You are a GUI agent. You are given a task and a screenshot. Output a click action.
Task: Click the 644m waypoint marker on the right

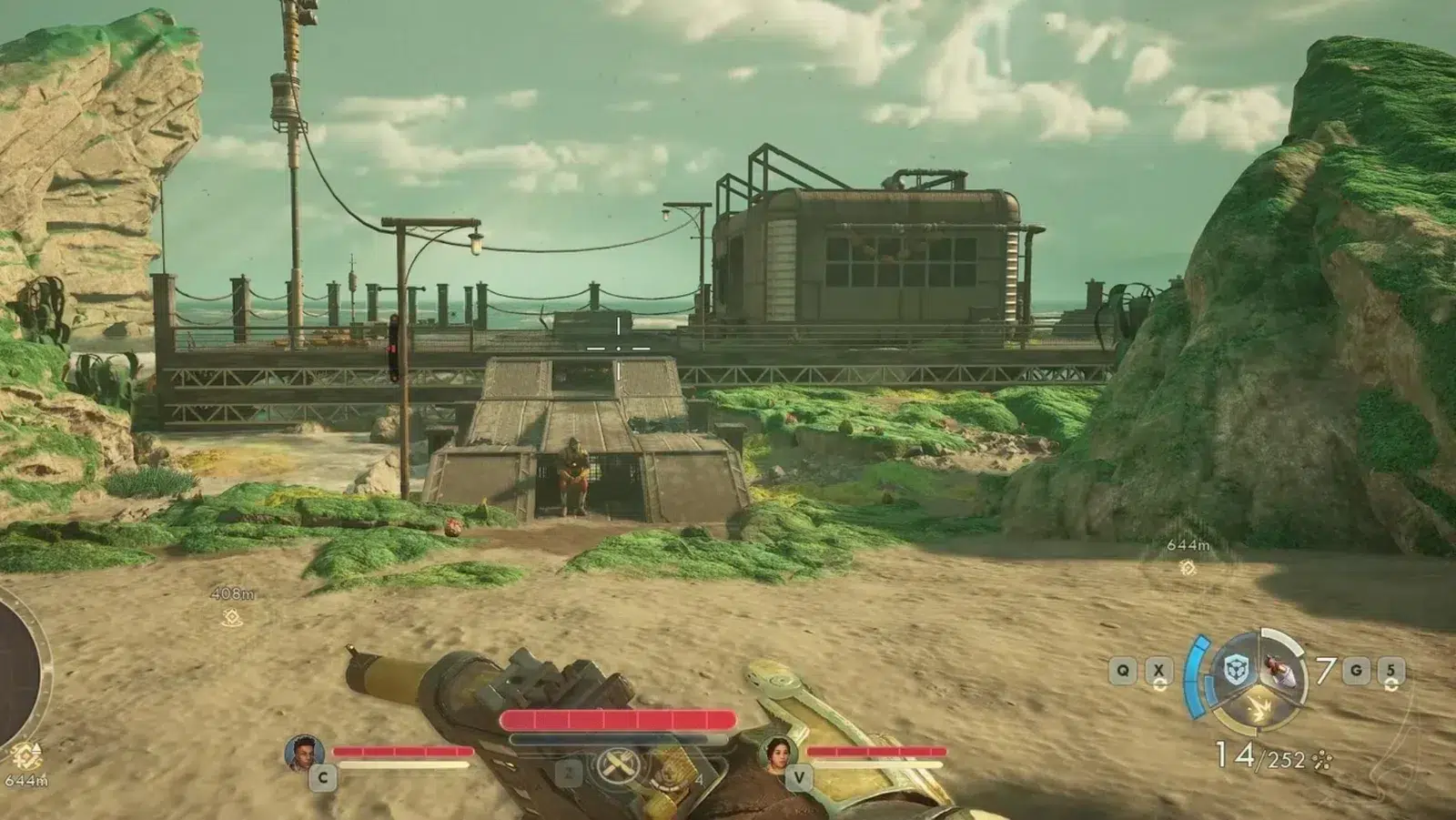(1188, 567)
